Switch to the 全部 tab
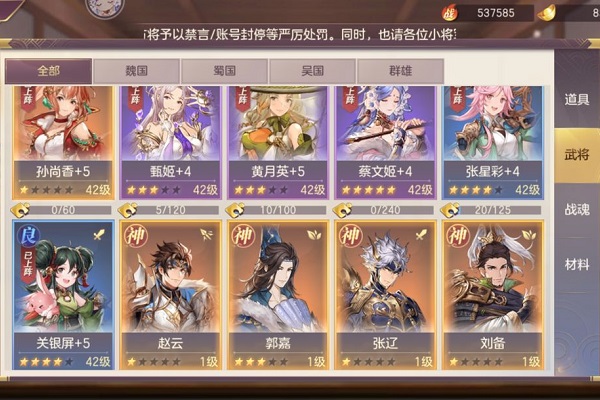 [48, 71]
